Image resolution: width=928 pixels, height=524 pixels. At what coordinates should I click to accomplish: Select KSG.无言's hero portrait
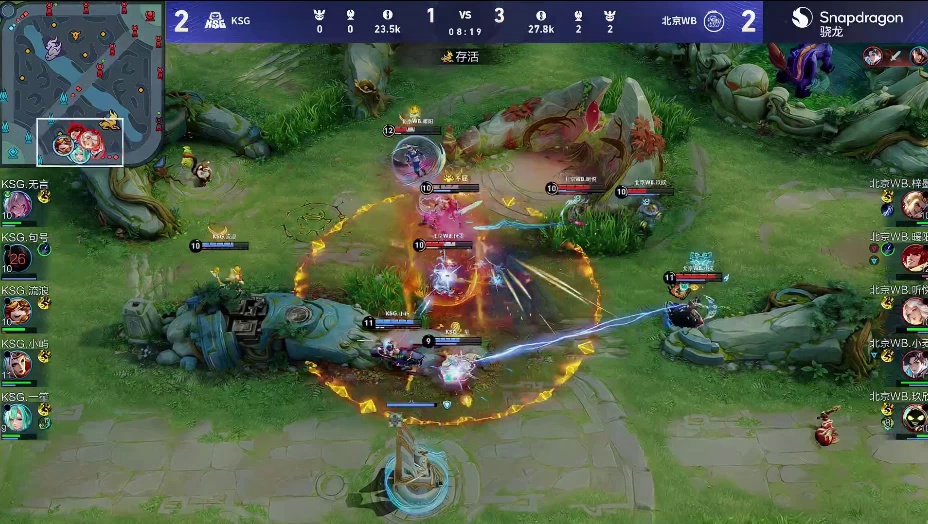[16, 205]
